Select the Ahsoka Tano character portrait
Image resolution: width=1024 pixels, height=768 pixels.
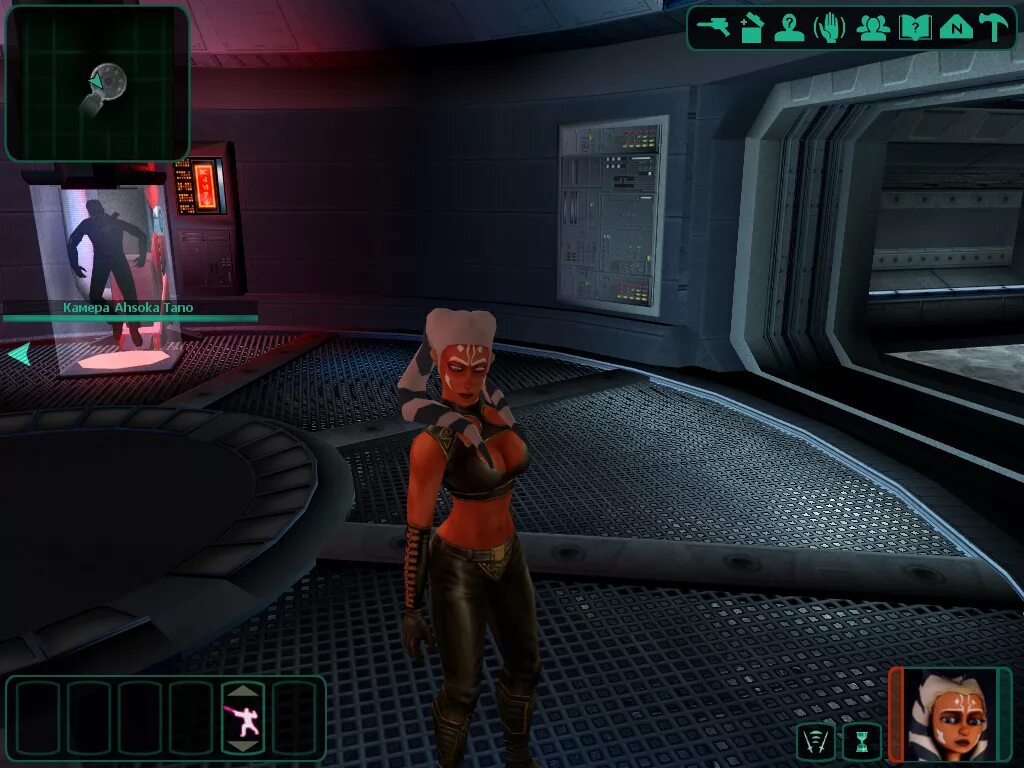point(950,714)
